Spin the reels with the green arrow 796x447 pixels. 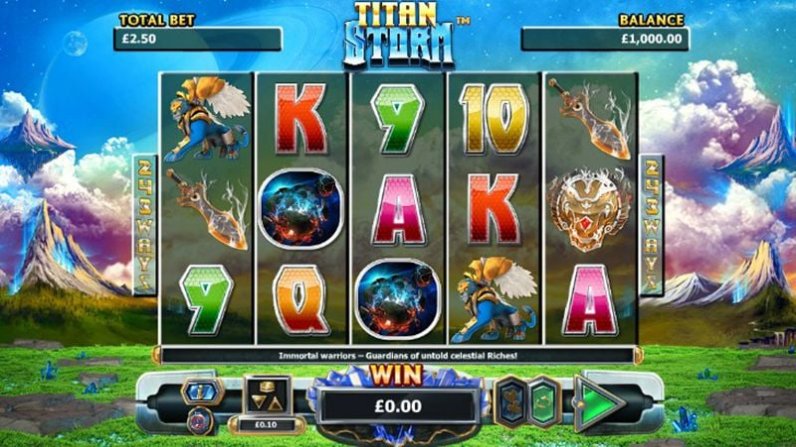599,403
